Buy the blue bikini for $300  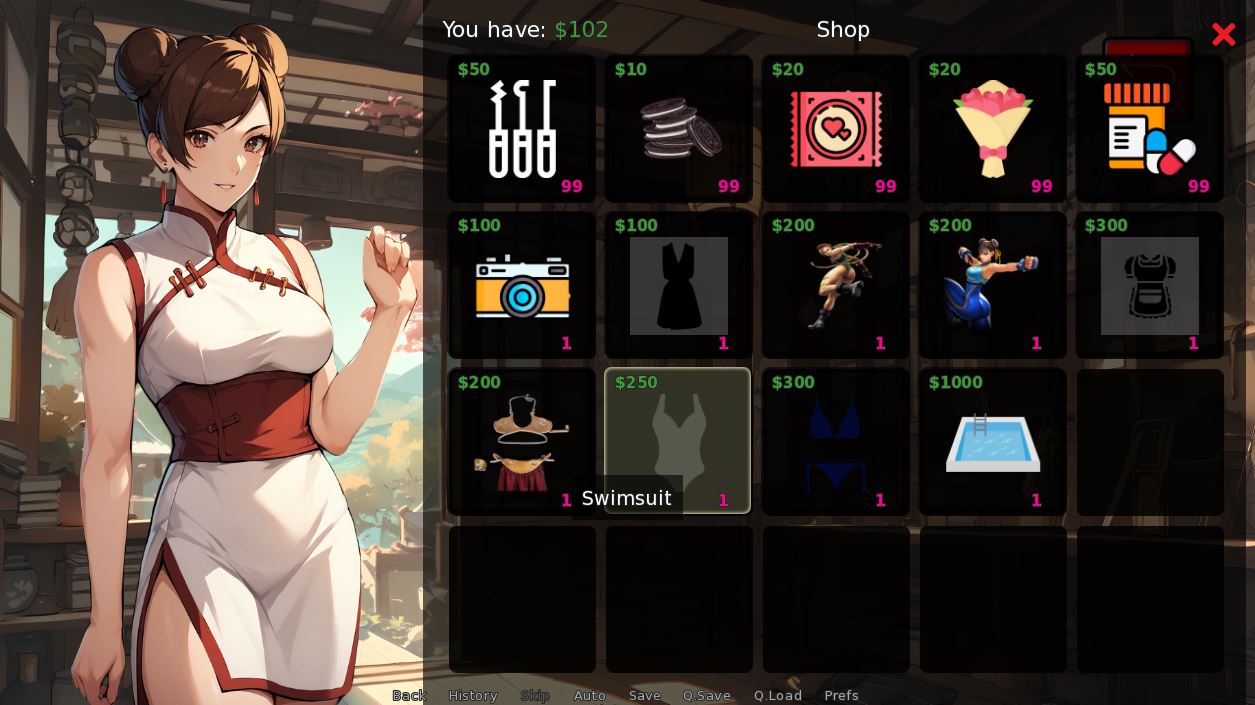836,443
